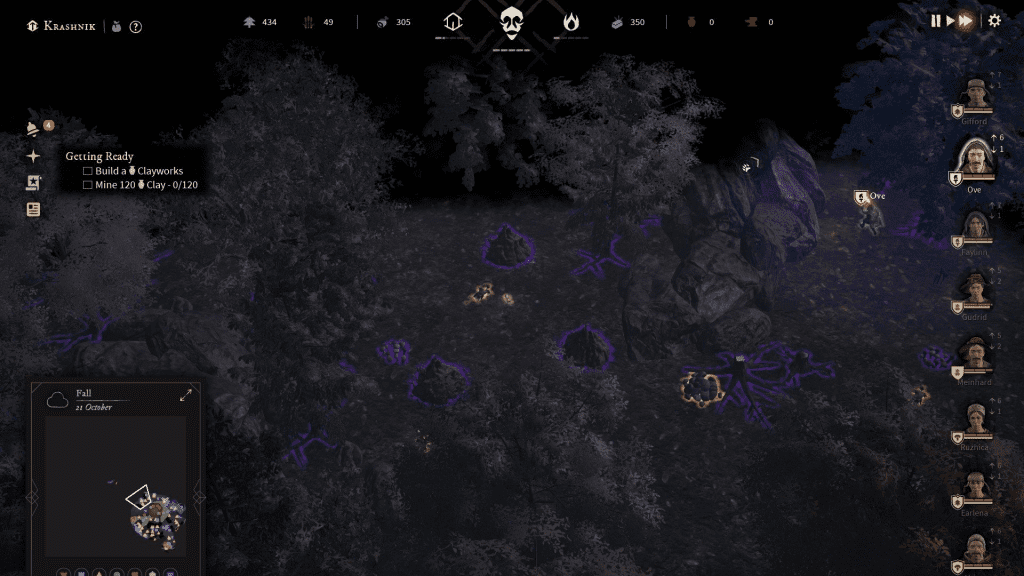This screenshot has width=1024, height=576.
Task: Click the flame shield icon in top bar
Action: coord(570,22)
